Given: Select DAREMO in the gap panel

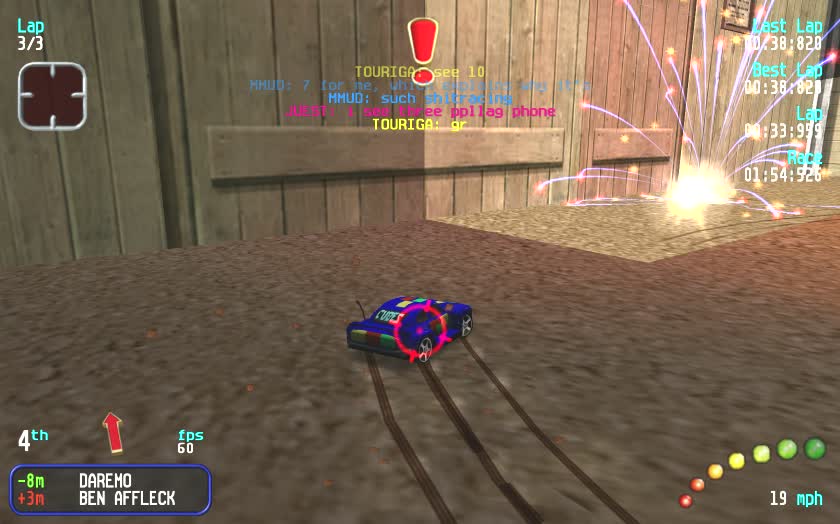Looking at the screenshot, I should [105, 481].
